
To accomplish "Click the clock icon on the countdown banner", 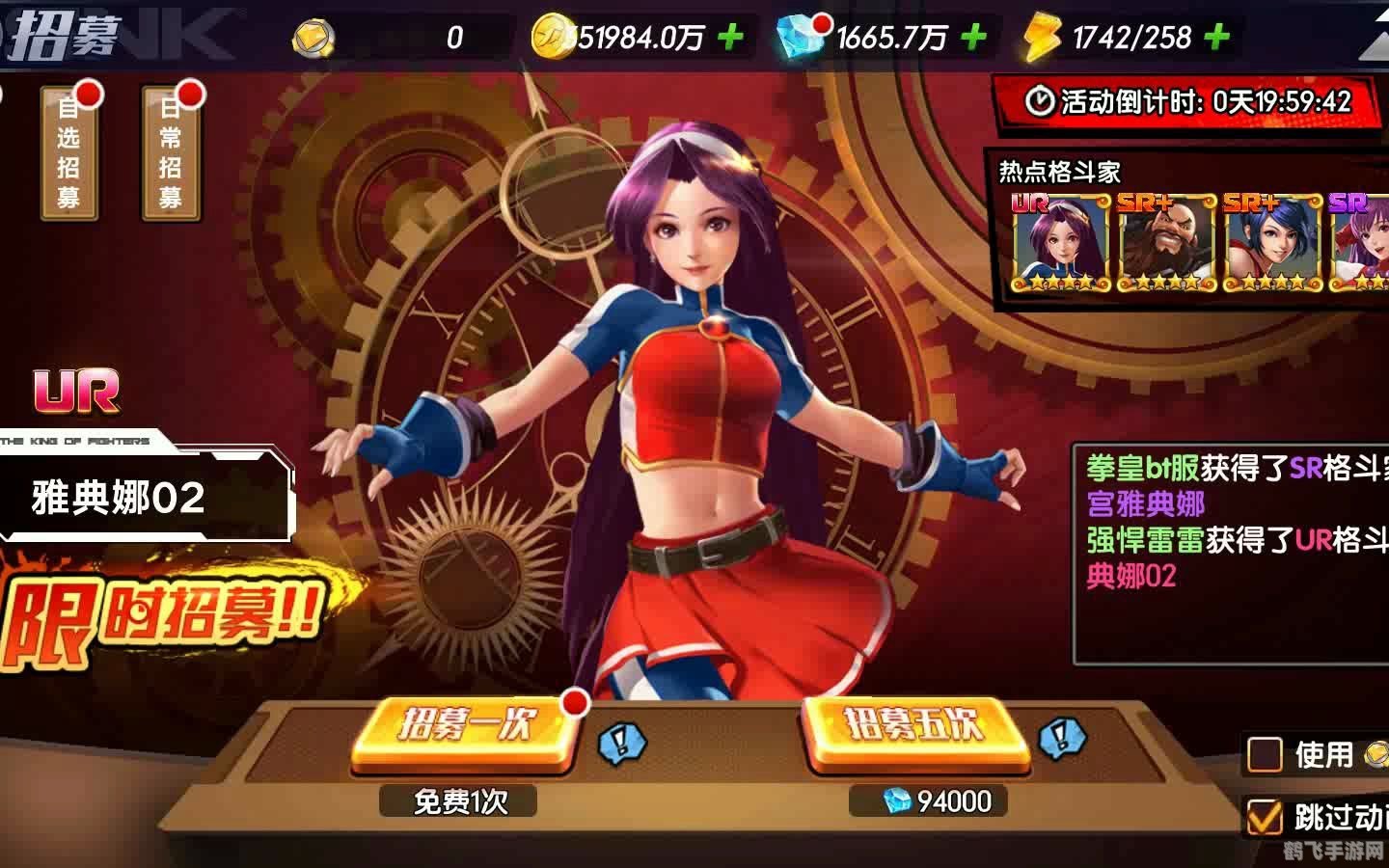I will [1040, 101].
